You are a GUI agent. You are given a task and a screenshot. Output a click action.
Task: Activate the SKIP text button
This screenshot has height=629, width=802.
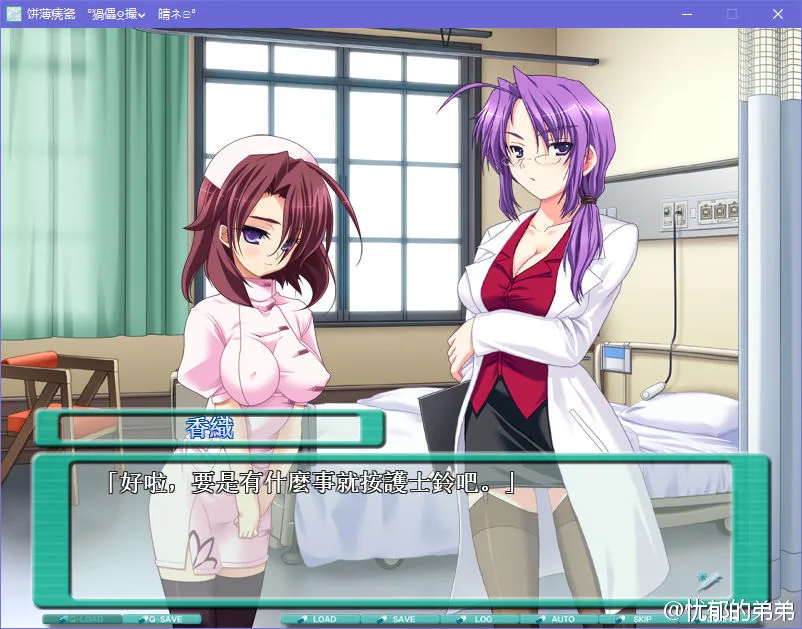tap(637, 619)
